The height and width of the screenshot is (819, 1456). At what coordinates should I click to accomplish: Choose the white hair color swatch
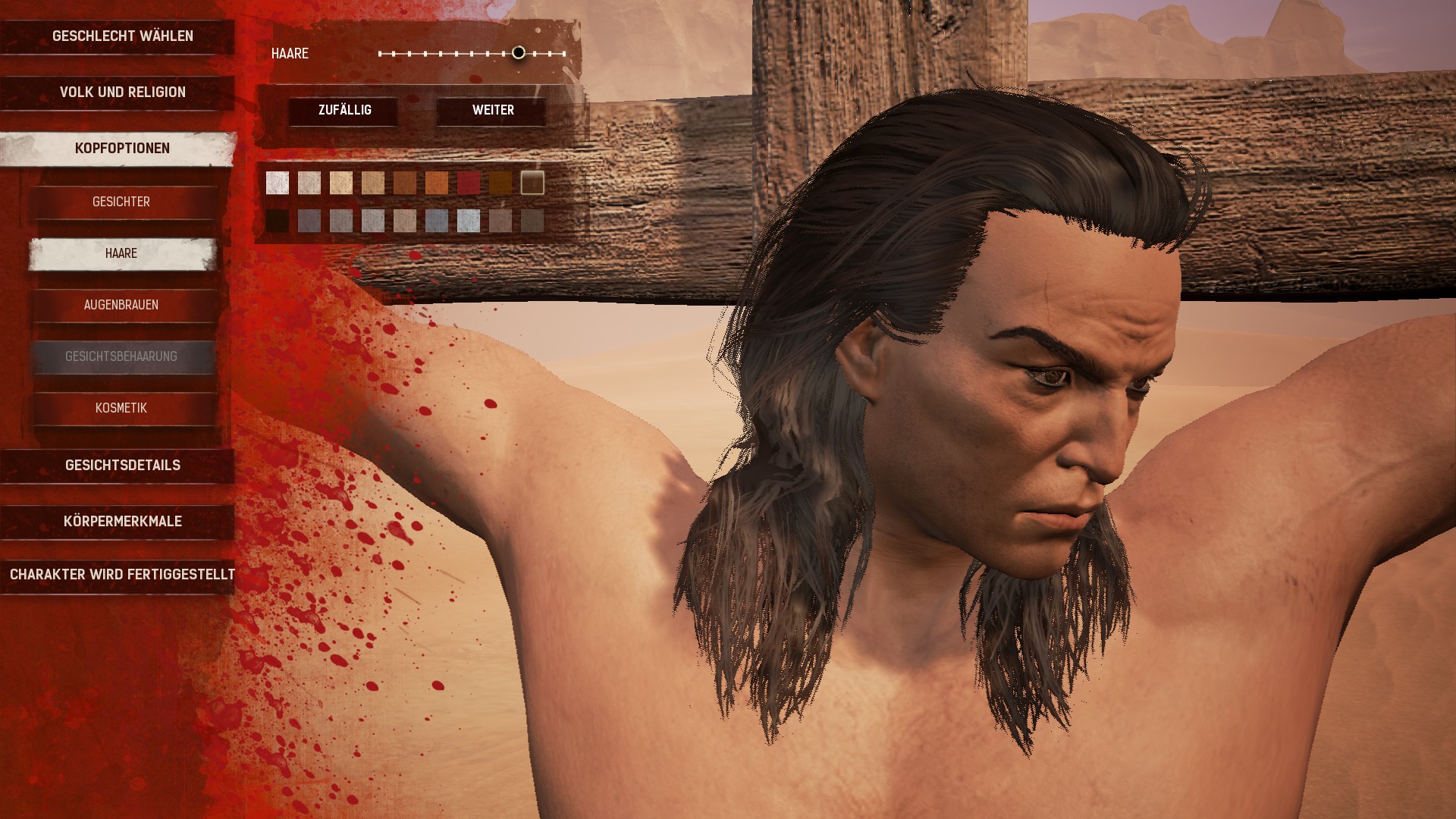(x=278, y=183)
